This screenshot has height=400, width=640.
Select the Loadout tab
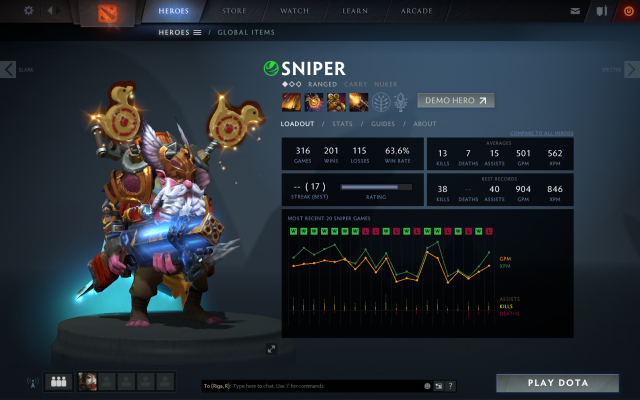click(x=297, y=124)
